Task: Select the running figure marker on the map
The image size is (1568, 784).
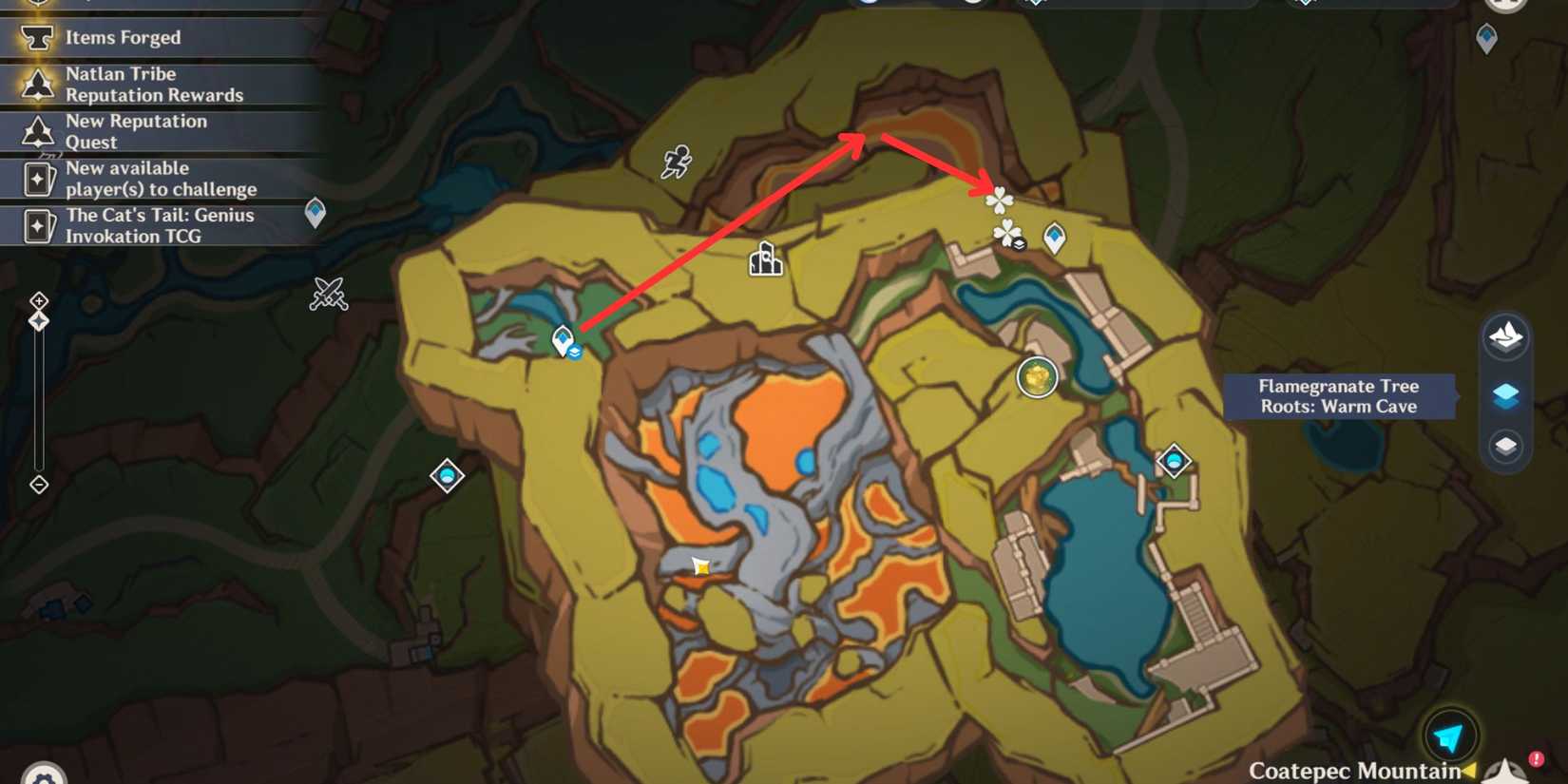Action: coord(677,163)
